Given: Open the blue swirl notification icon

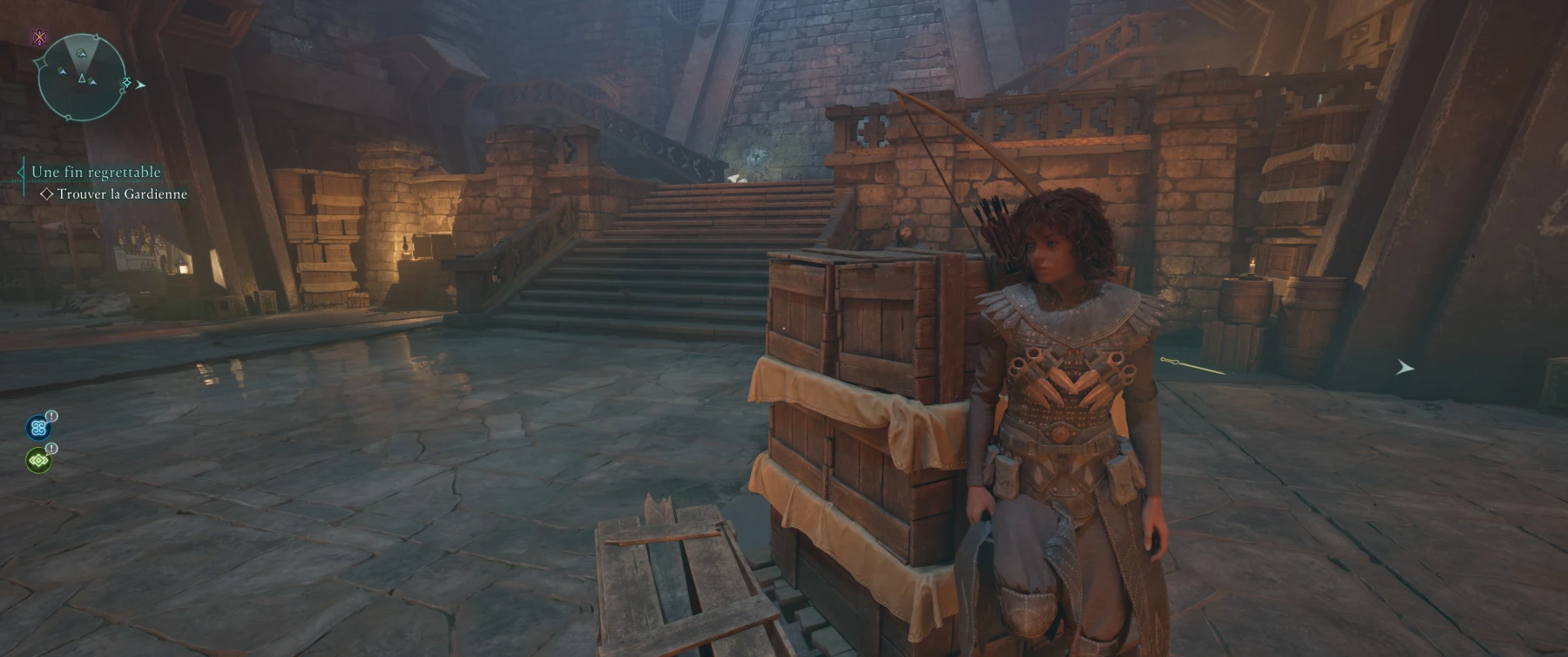Looking at the screenshot, I should [x=38, y=427].
